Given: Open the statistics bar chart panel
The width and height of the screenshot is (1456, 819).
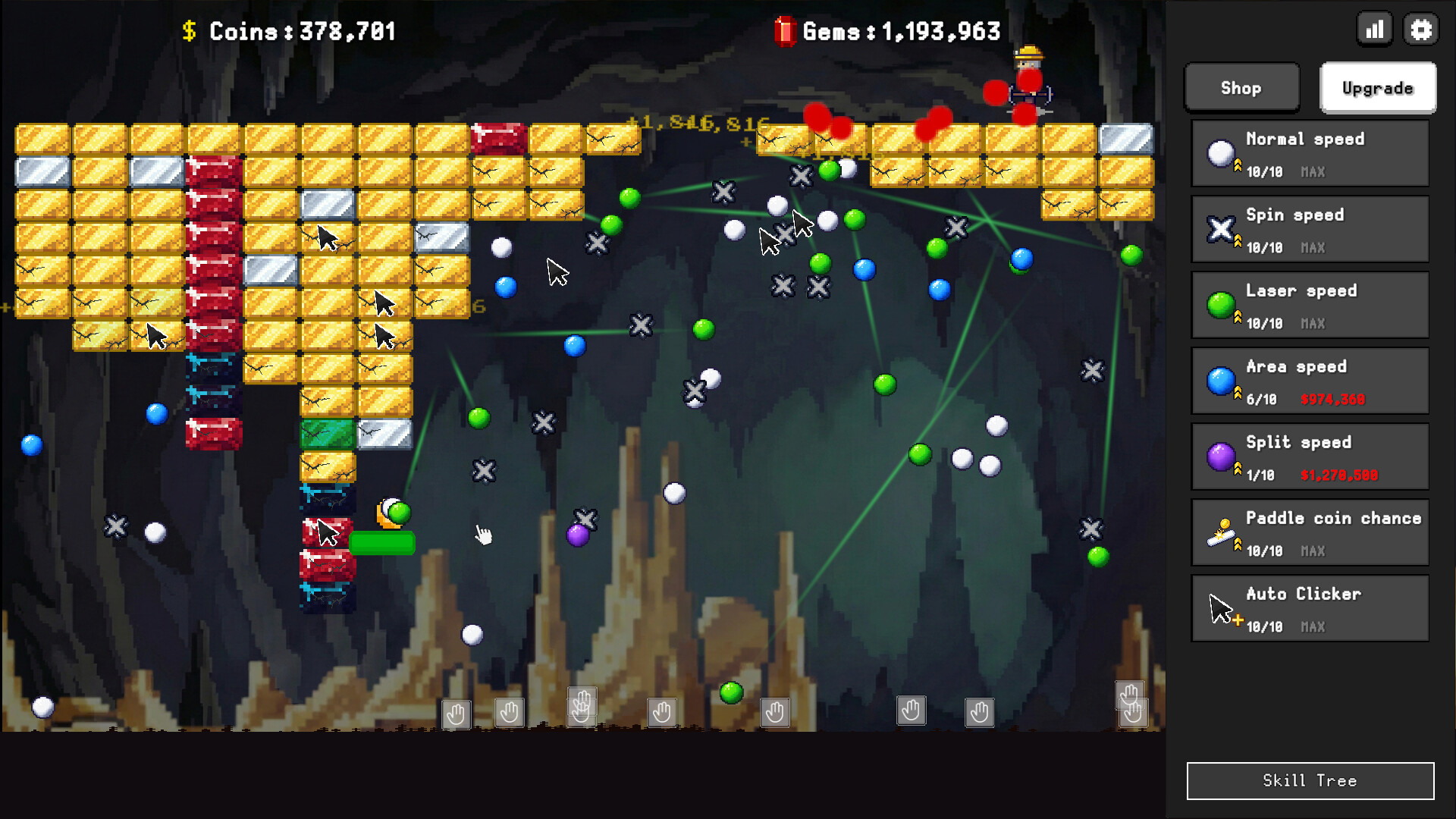Looking at the screenshot, I should pos(1374,30).
